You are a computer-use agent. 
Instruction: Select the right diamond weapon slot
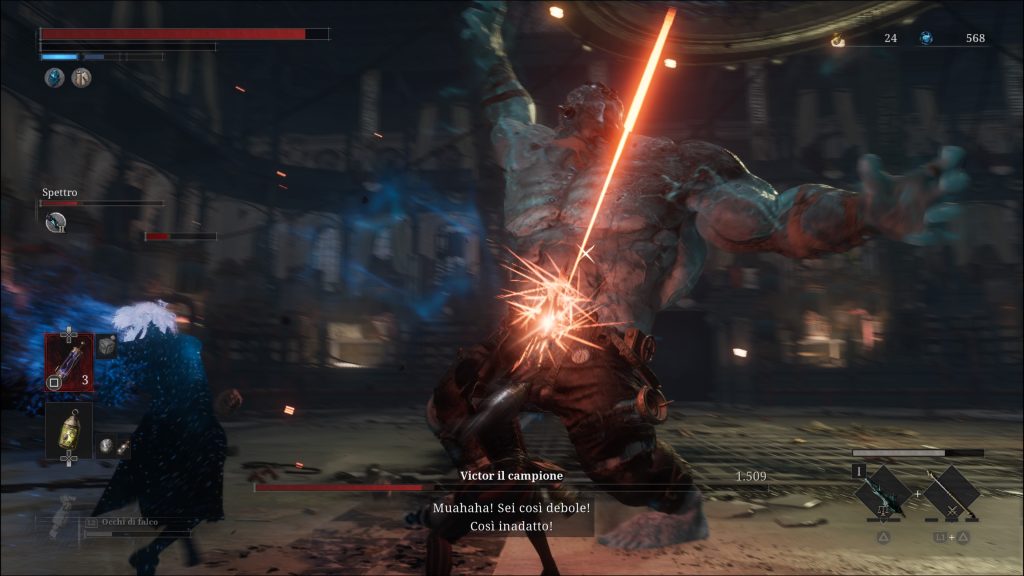pyautogui.click(x=951, y=492)
